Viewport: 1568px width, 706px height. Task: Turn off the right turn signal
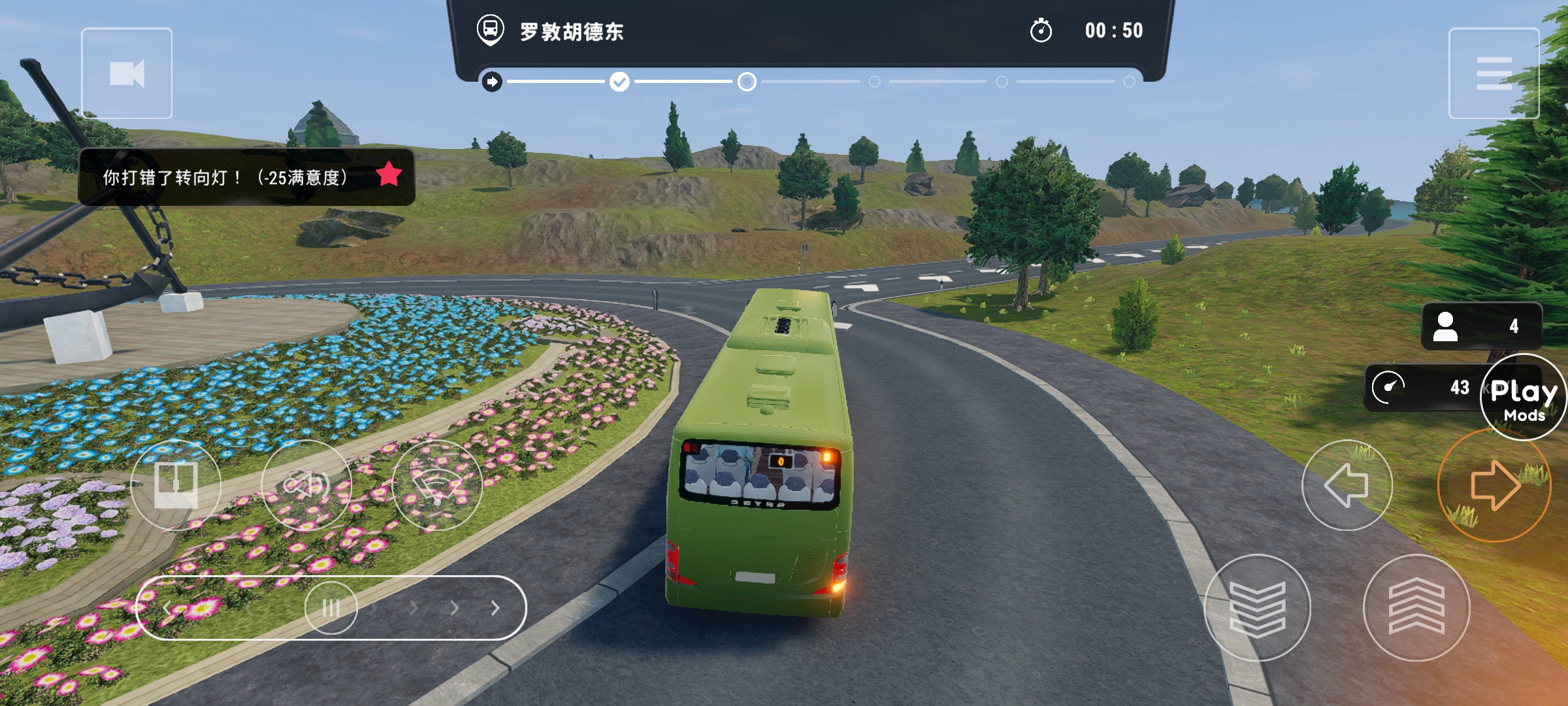(x=1494, y=485)
